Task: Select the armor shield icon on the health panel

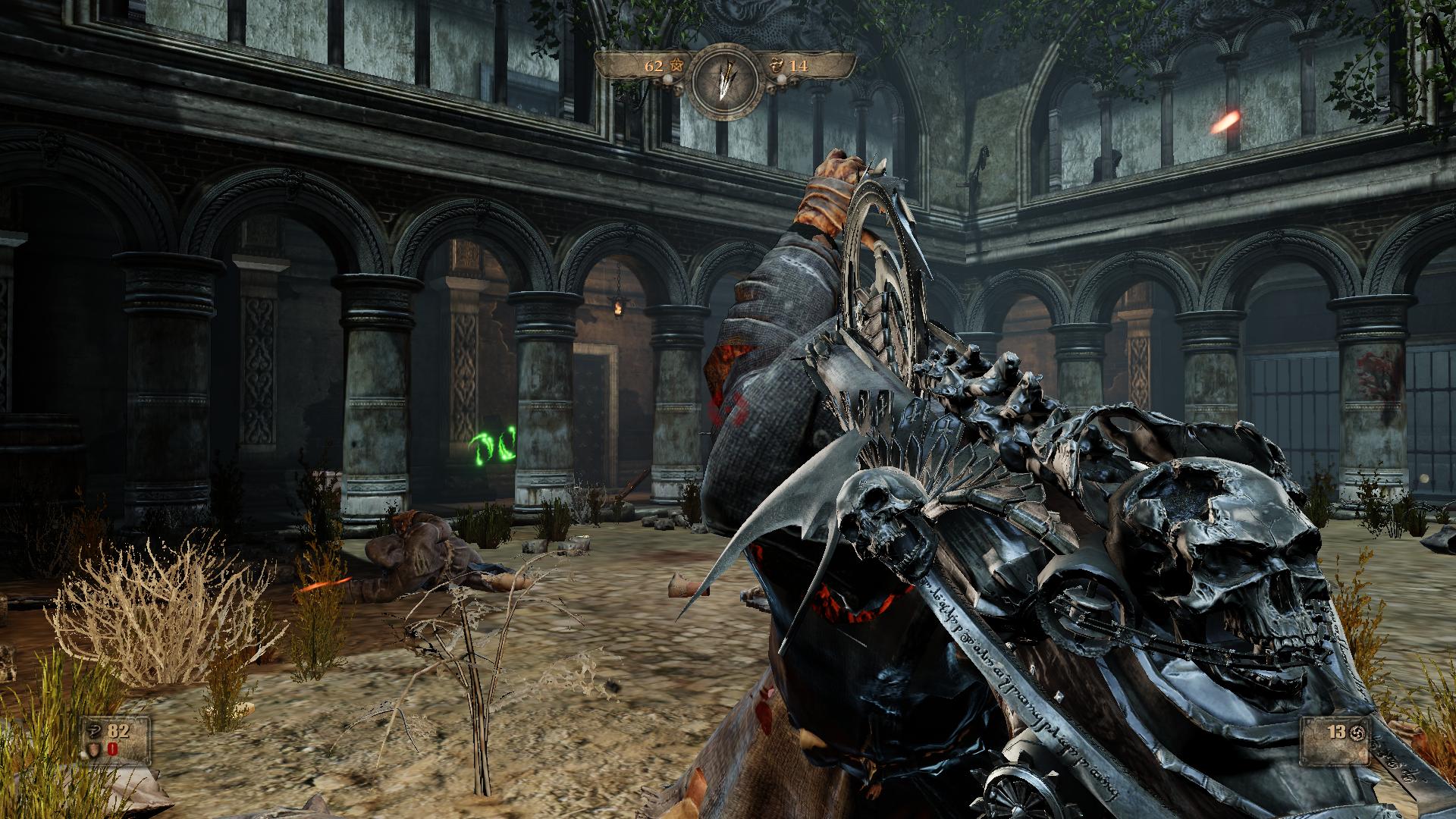Action: click(x=94, y=749)
